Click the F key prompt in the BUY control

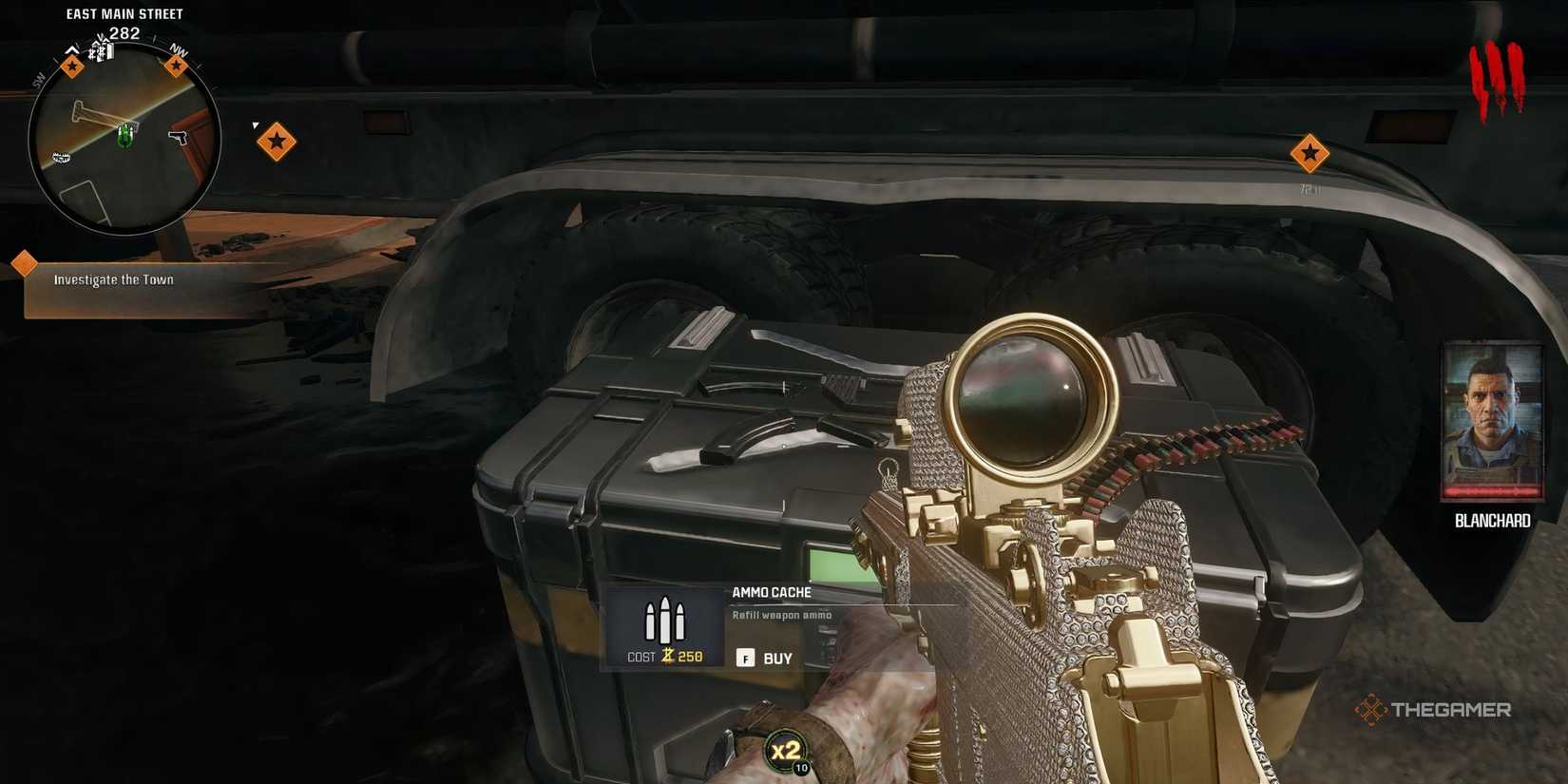[x=745, y=657]
